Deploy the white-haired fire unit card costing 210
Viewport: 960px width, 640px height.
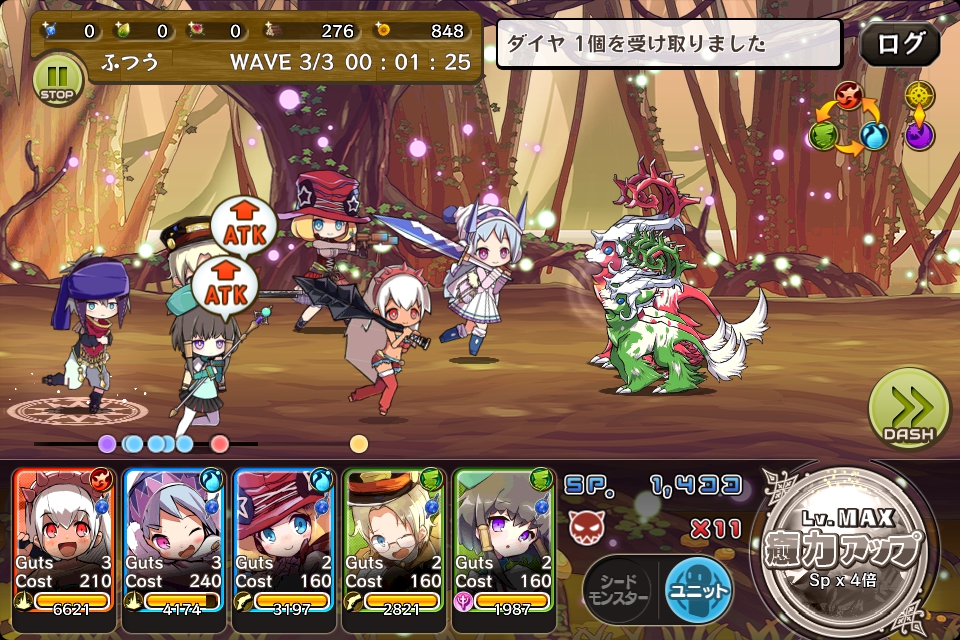(x=62, y=540)
